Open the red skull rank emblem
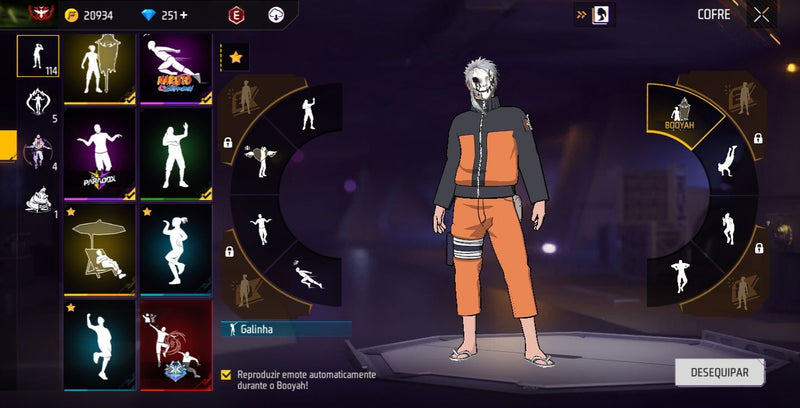800x408 pixels. coord(41,13)
